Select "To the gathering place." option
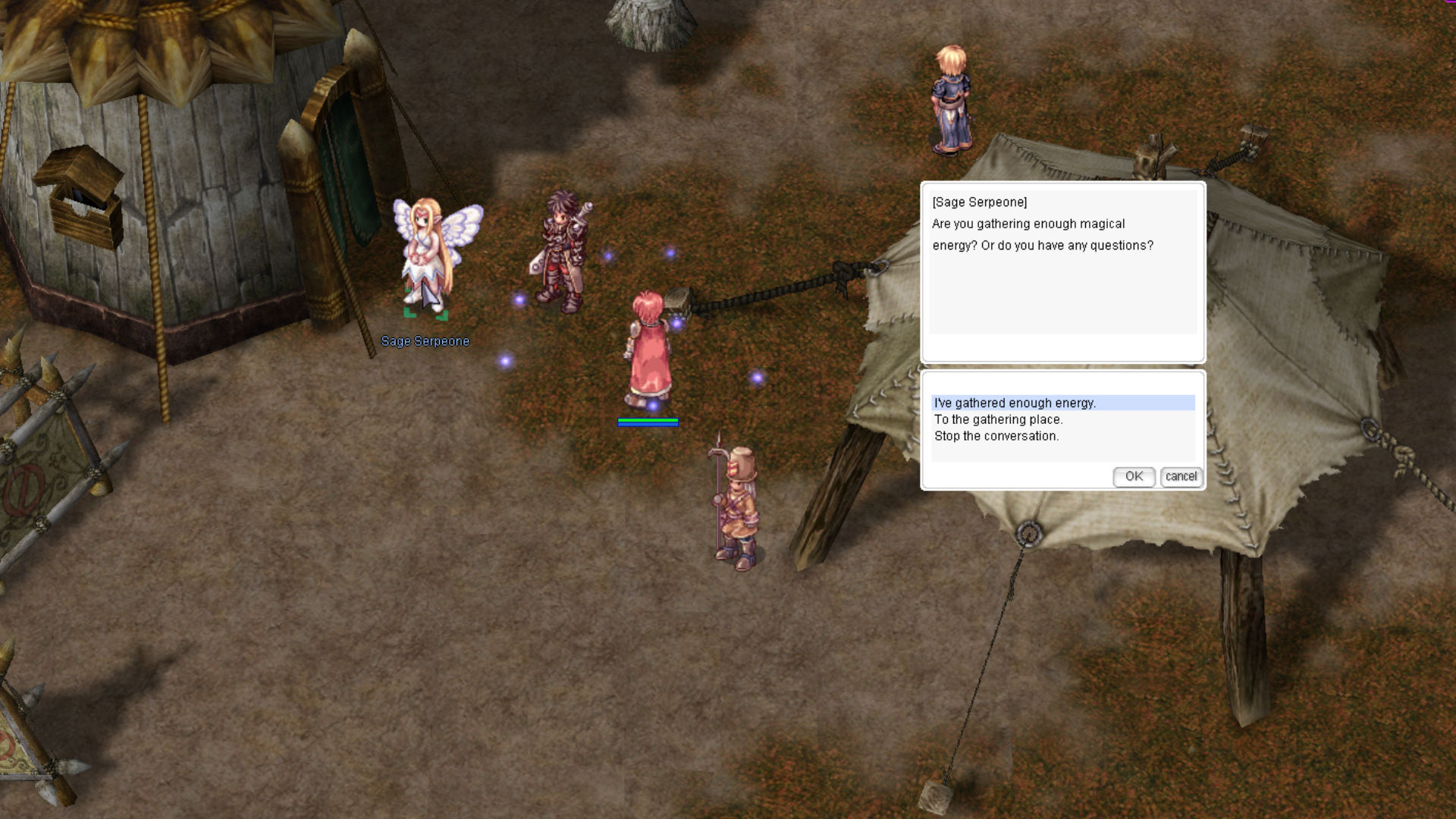The width and height of the screenshot is (1456, 819). (998, 419)
